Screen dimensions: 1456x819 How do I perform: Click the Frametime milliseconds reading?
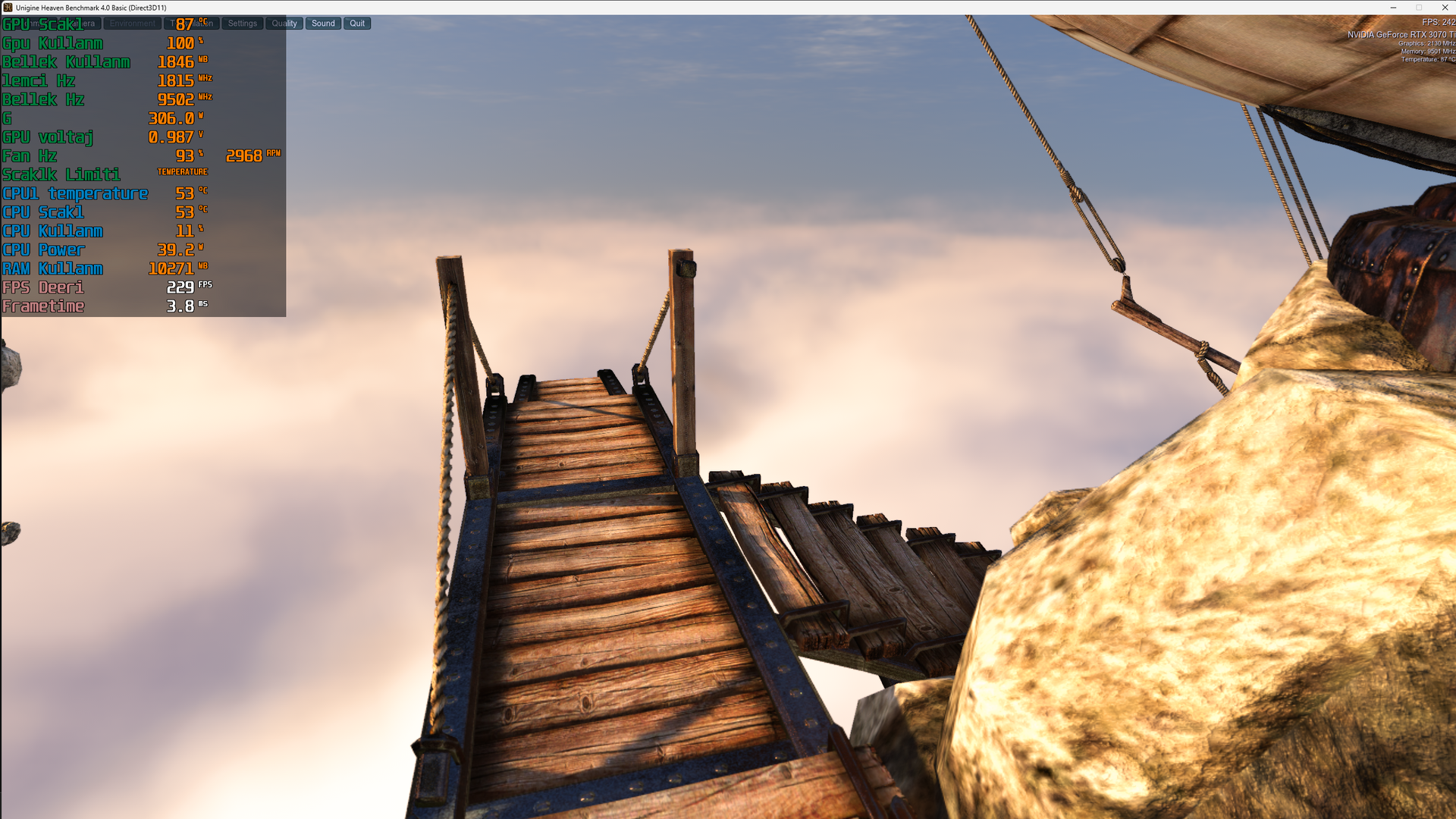coord(178,306)
